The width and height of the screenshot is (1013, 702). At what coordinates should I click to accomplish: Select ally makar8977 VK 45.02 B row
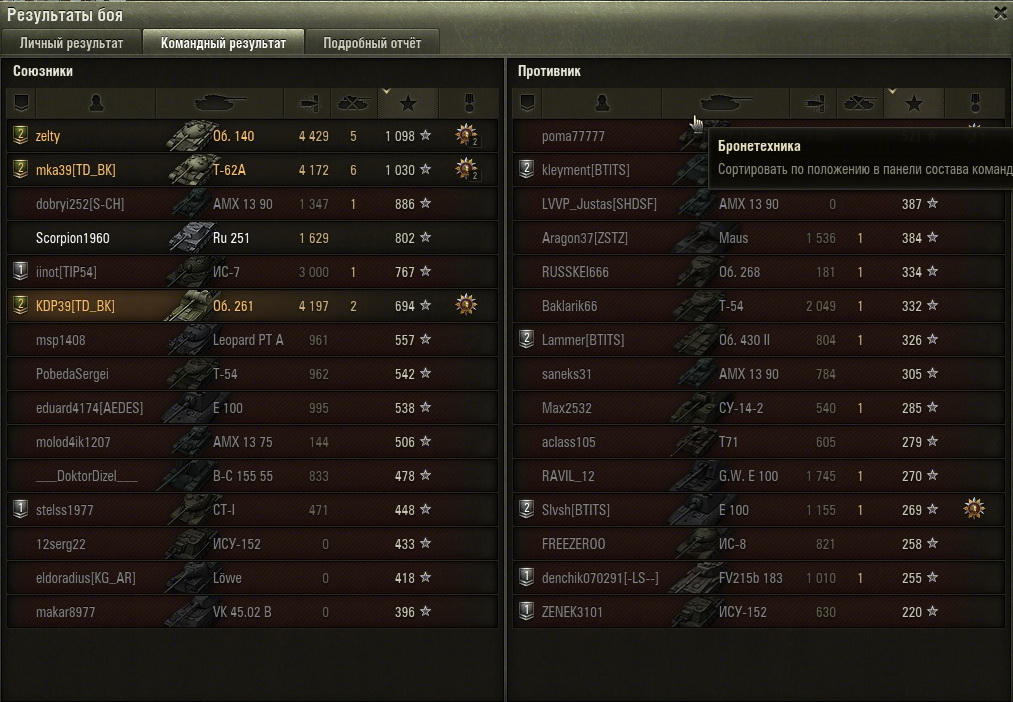click(252, 612)
